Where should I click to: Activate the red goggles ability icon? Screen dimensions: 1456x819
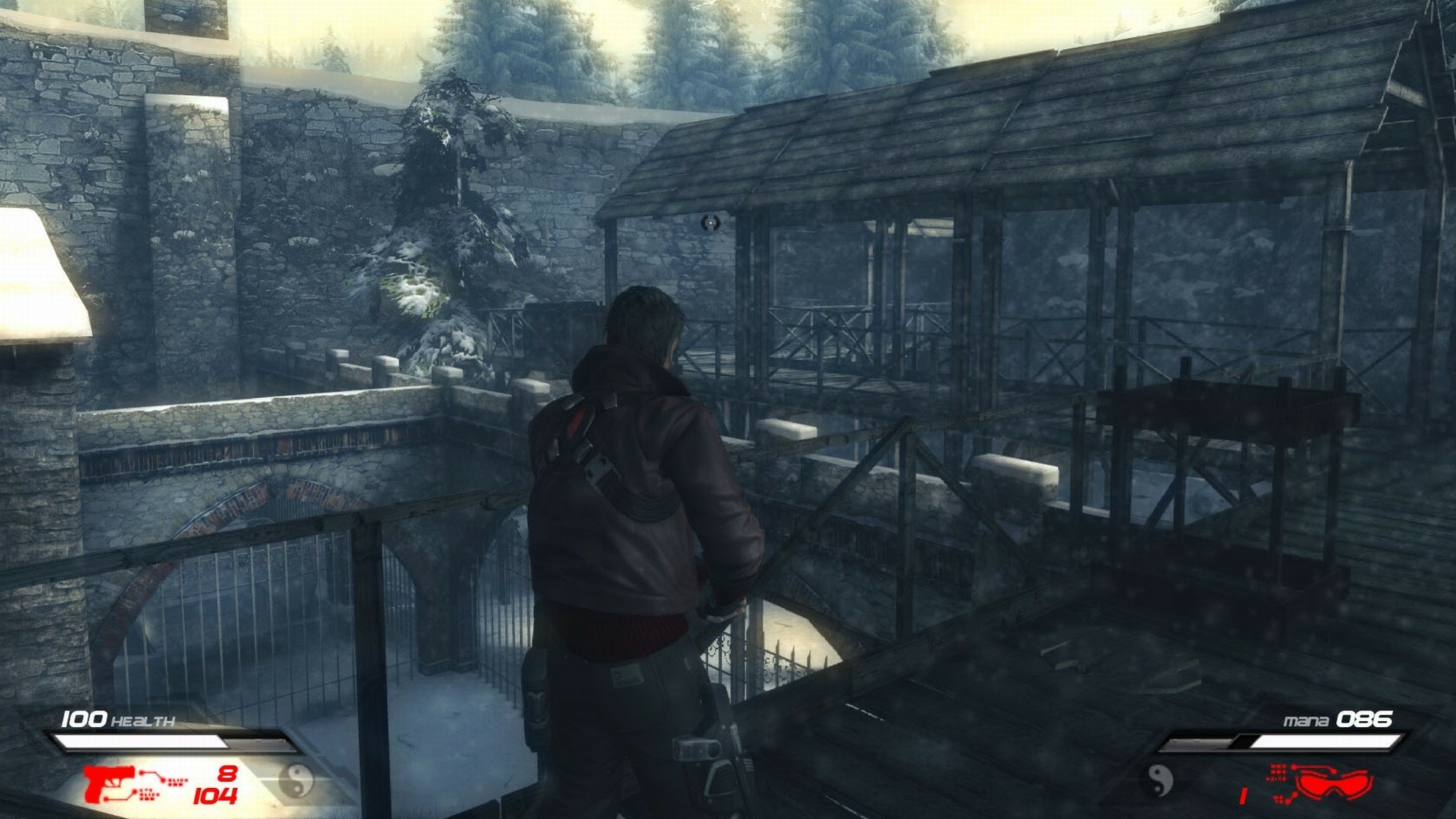point(1332,783)
